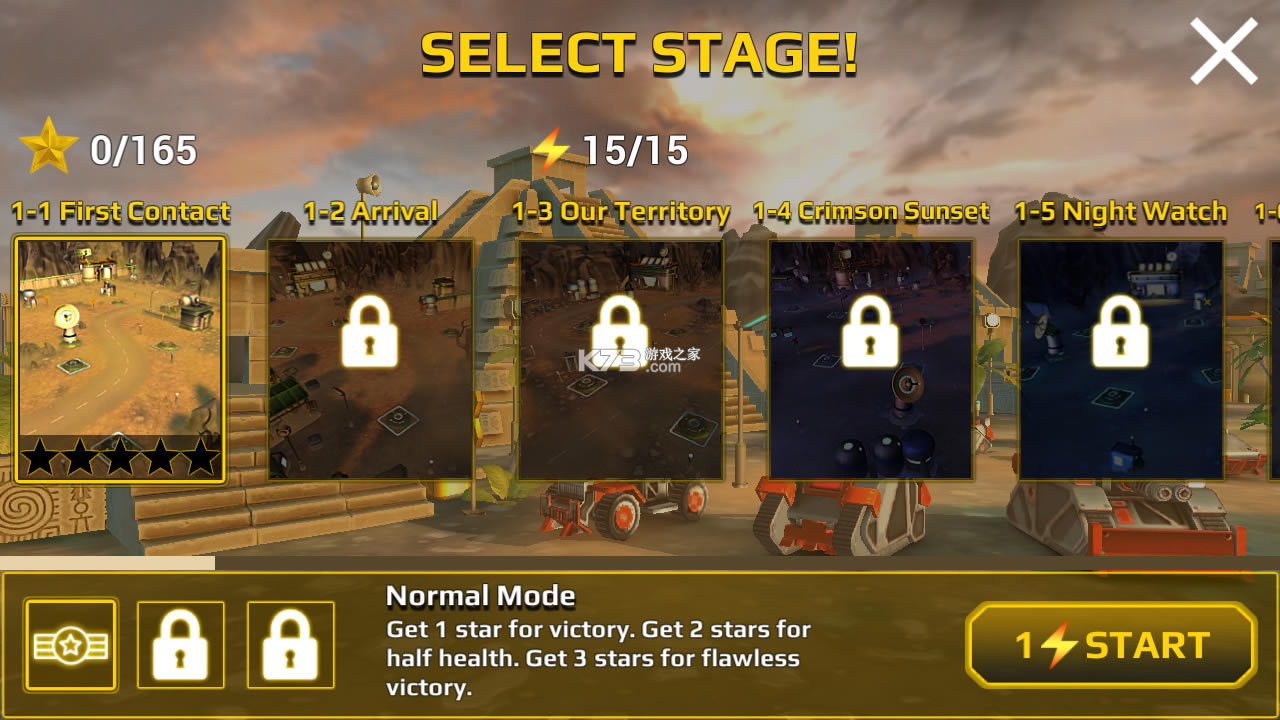Image resolution: width=1280 pixels, height=720 pixels.
Task: Close the Select Stage screen
Action: coord(1223,52)
